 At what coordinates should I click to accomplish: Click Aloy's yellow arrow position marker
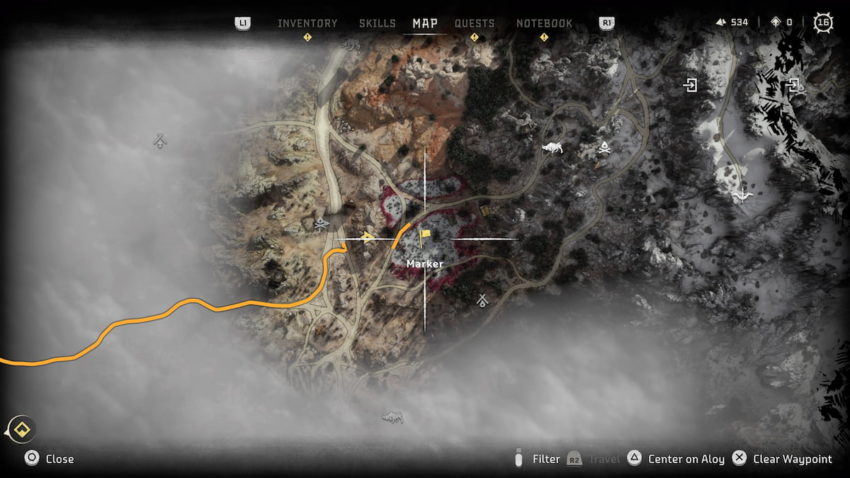pyautogui.click(x=368, y=238)
